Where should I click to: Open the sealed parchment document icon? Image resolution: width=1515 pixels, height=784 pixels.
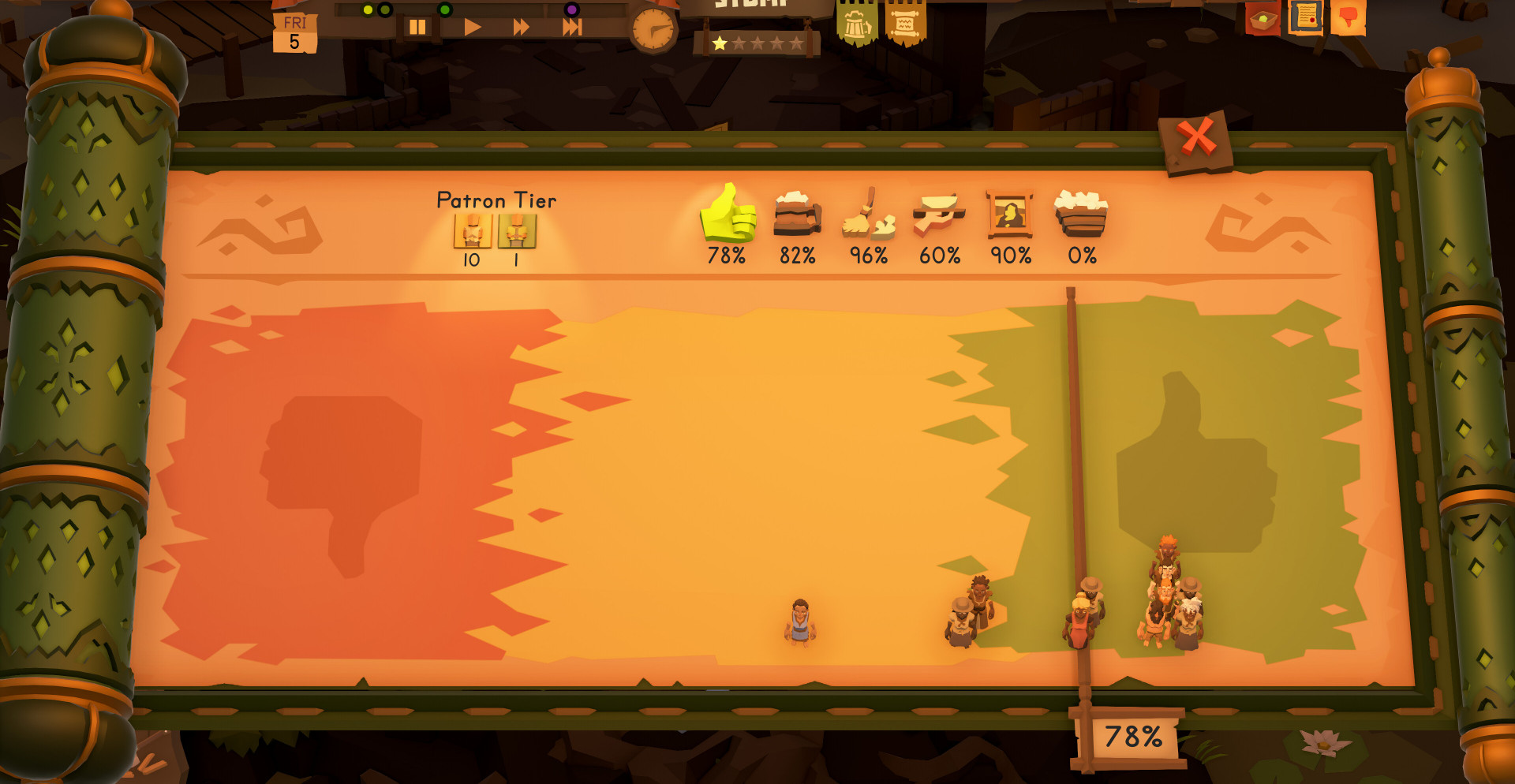click(x=1305, y=17)
